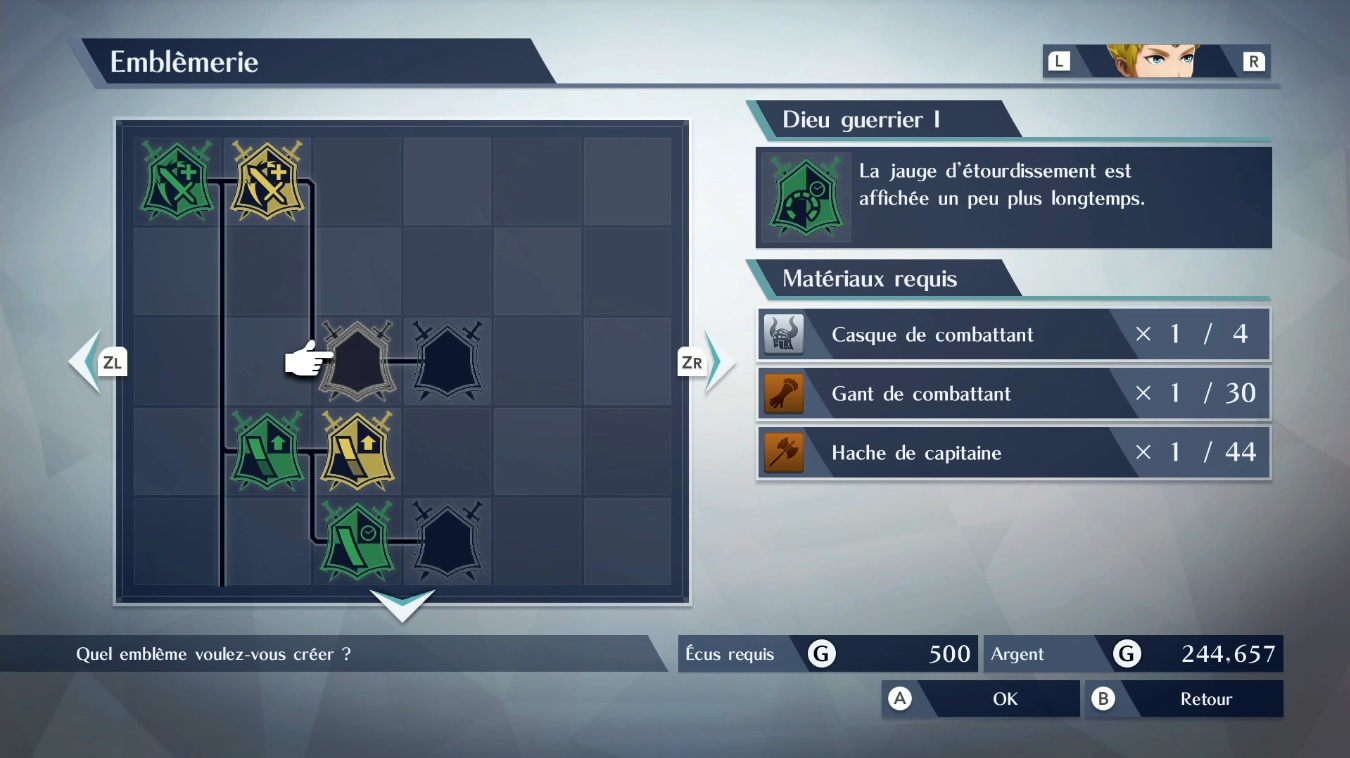Viewport: 1350px width, 758px height.
Task: Click the Dieu guerrier I emblem icon
Action: [806, 196]
